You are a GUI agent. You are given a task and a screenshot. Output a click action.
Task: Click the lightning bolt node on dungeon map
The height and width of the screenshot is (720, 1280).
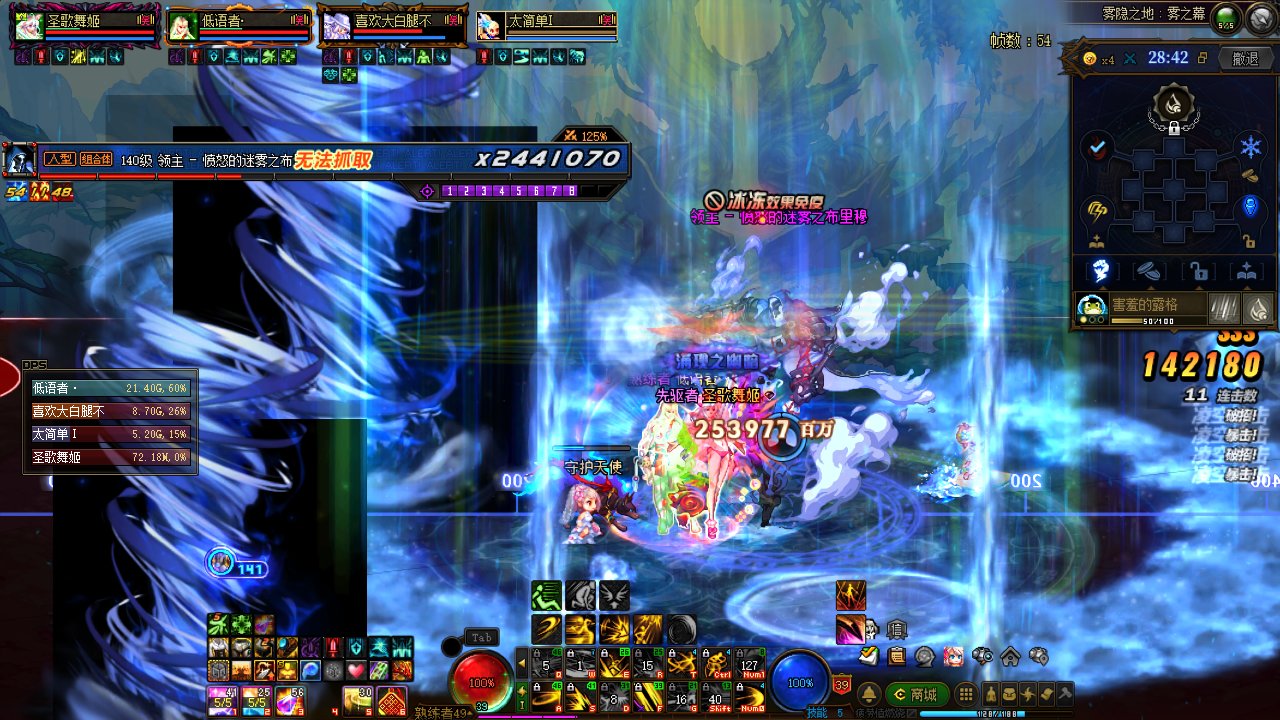[x=1097, y=210]
